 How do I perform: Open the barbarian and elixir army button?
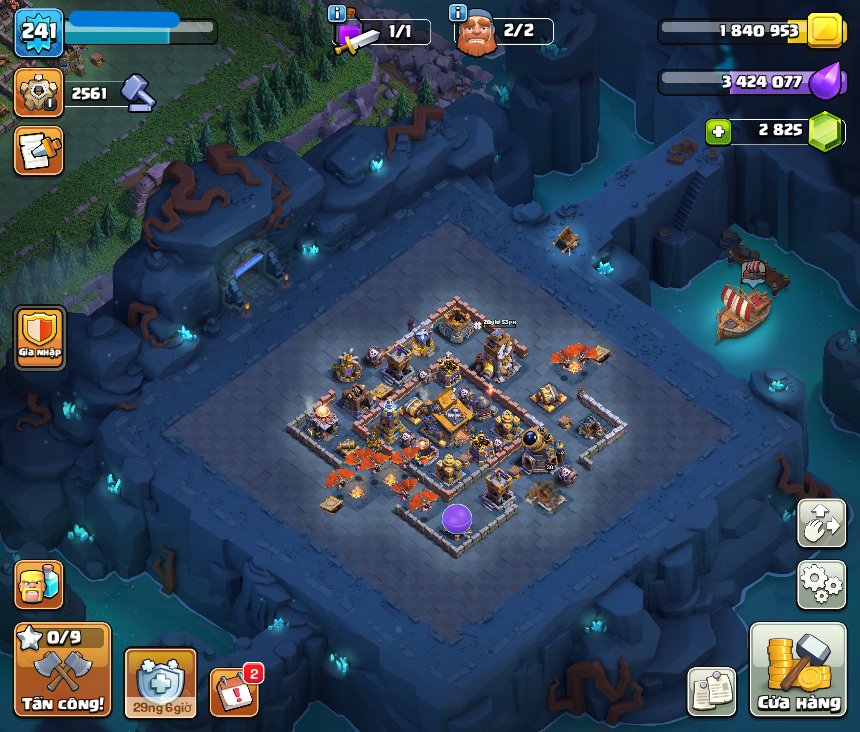pos(39,584)
